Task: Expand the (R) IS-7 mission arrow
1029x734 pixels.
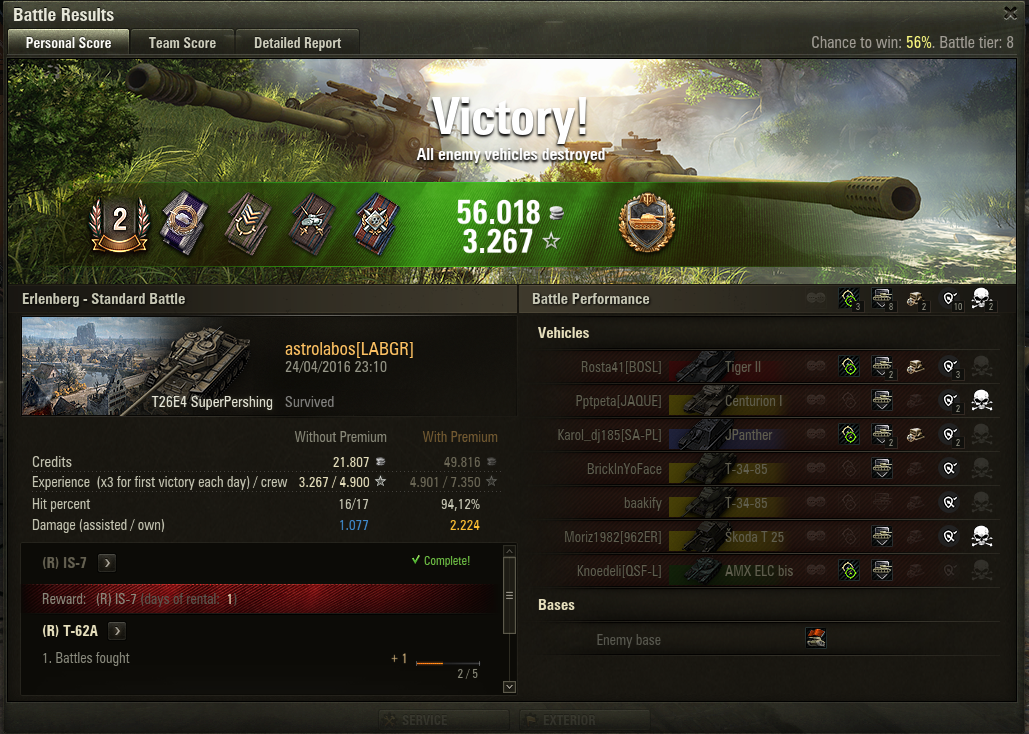Action: (x=107, y=563)
